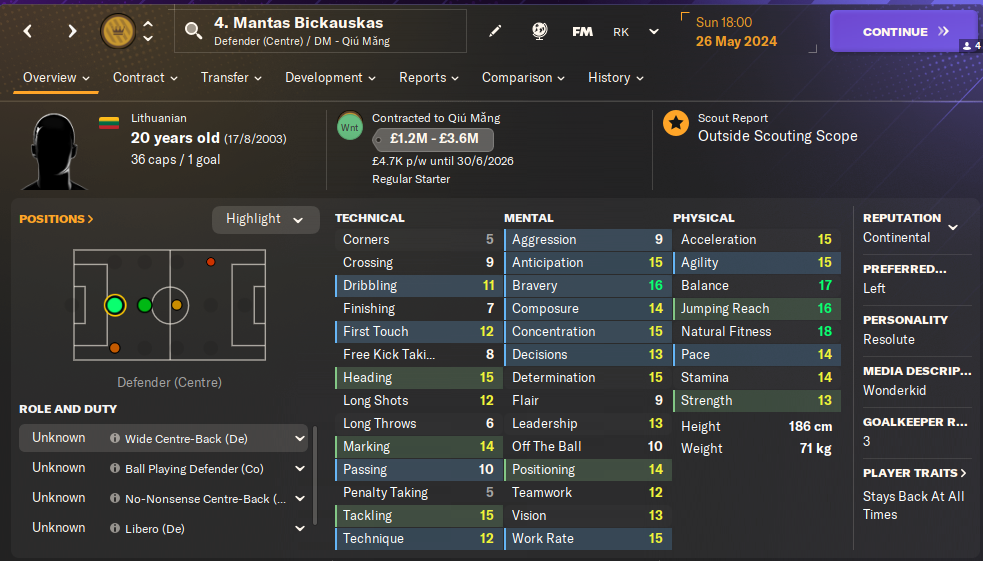Screen dimensions: 983x561
Task: Expand the Wide Centre-Back role dropdown
Action: tap(300, 438)
